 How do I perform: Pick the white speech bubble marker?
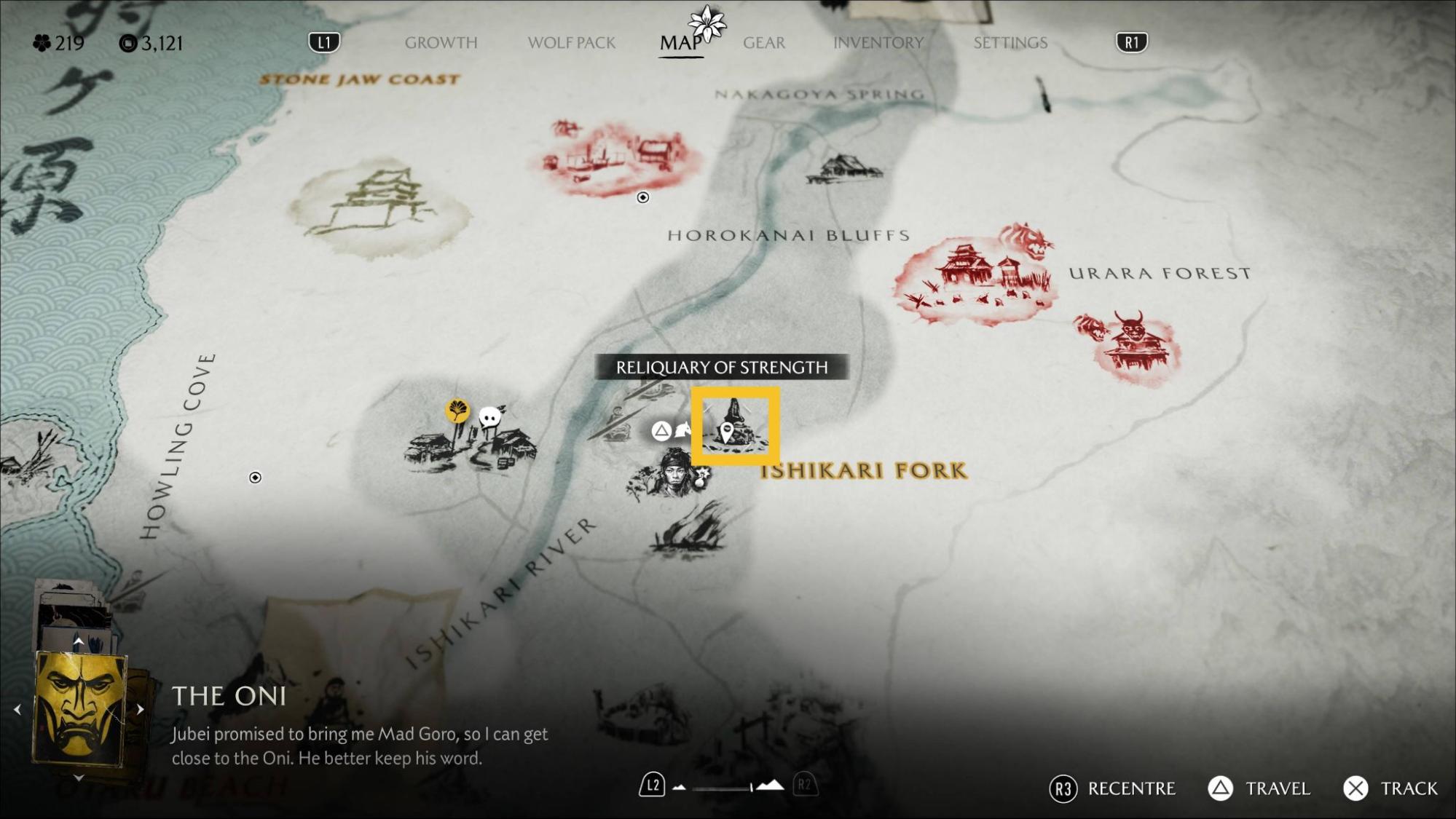point(490,417)
